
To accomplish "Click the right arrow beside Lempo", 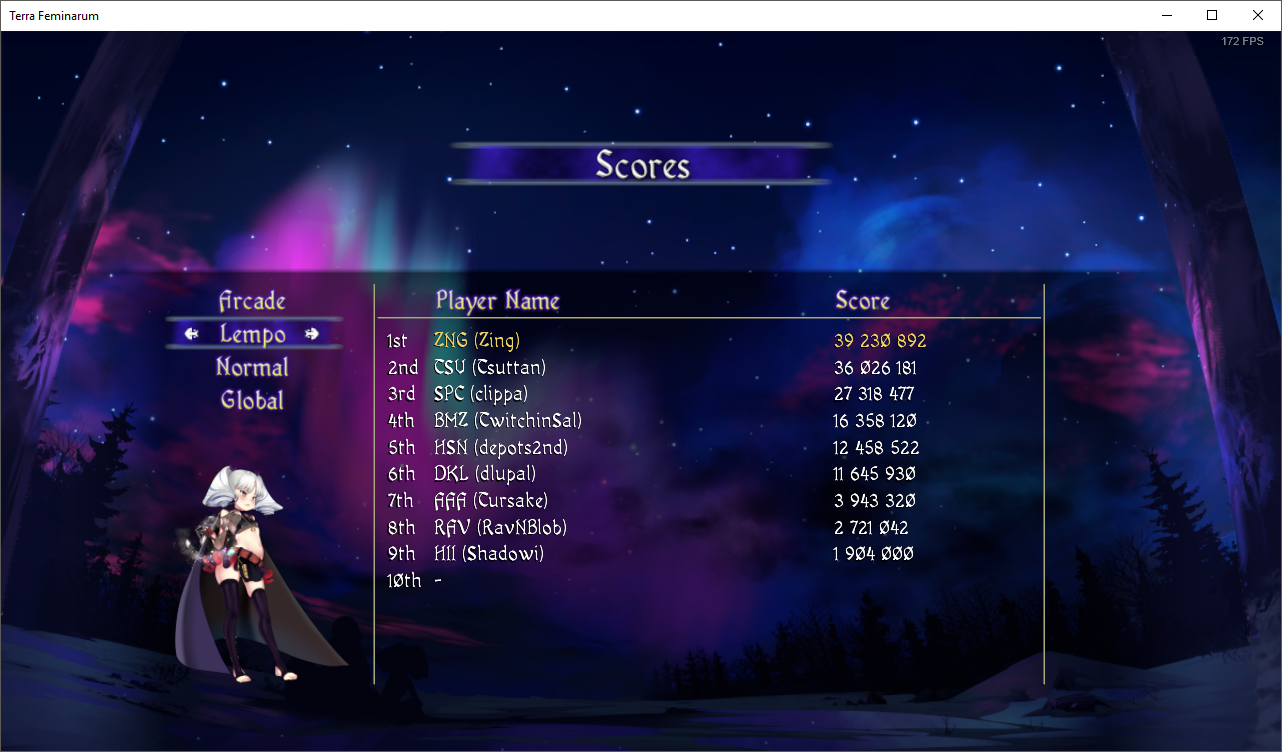I will 312,334.
